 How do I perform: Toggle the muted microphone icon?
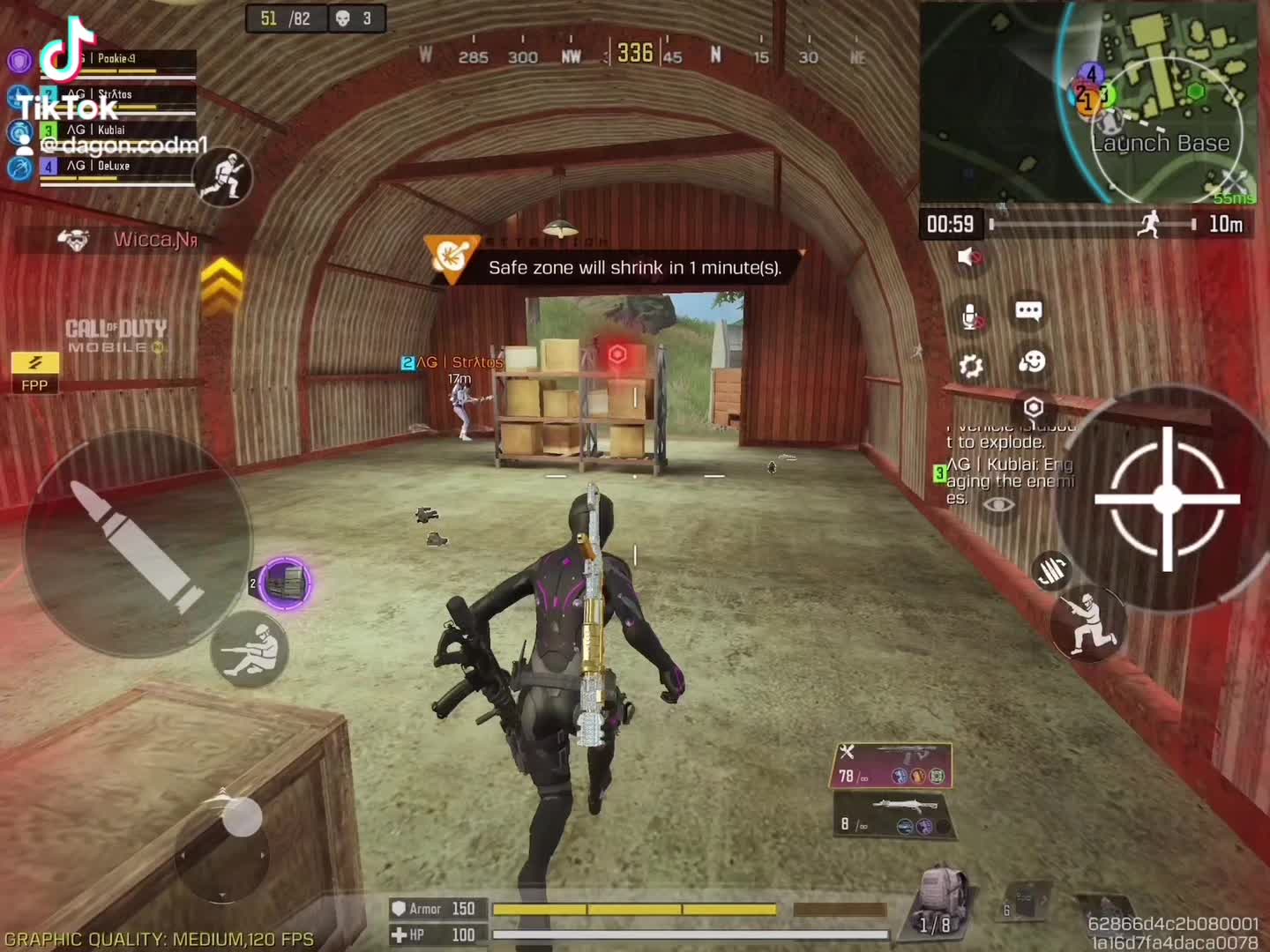tap(971, 316)
